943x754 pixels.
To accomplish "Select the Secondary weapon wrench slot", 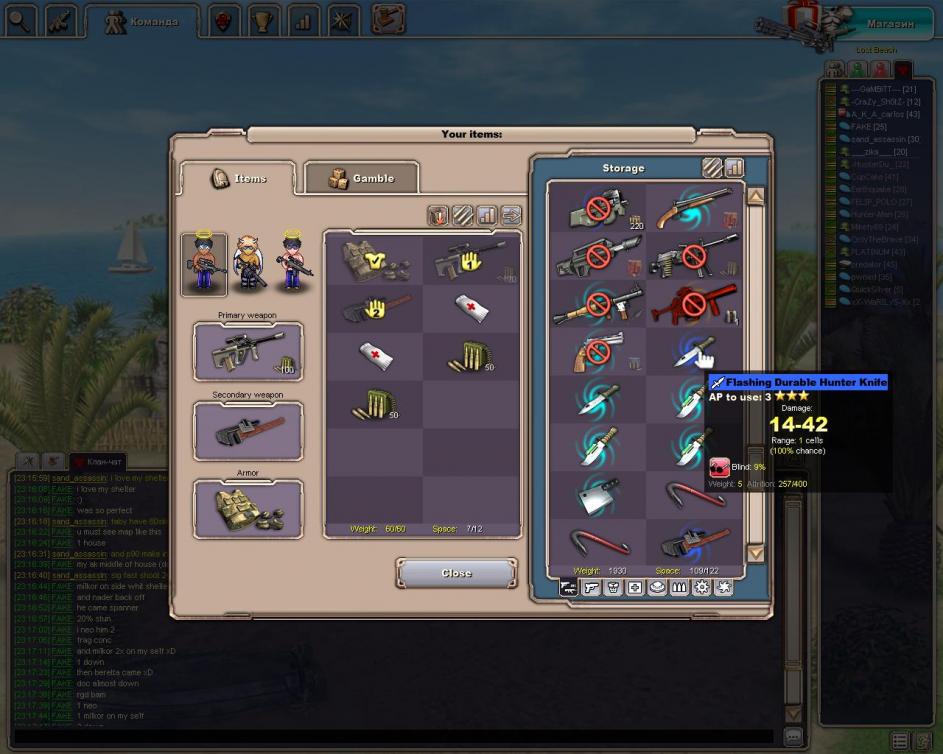I will [248, 431].
